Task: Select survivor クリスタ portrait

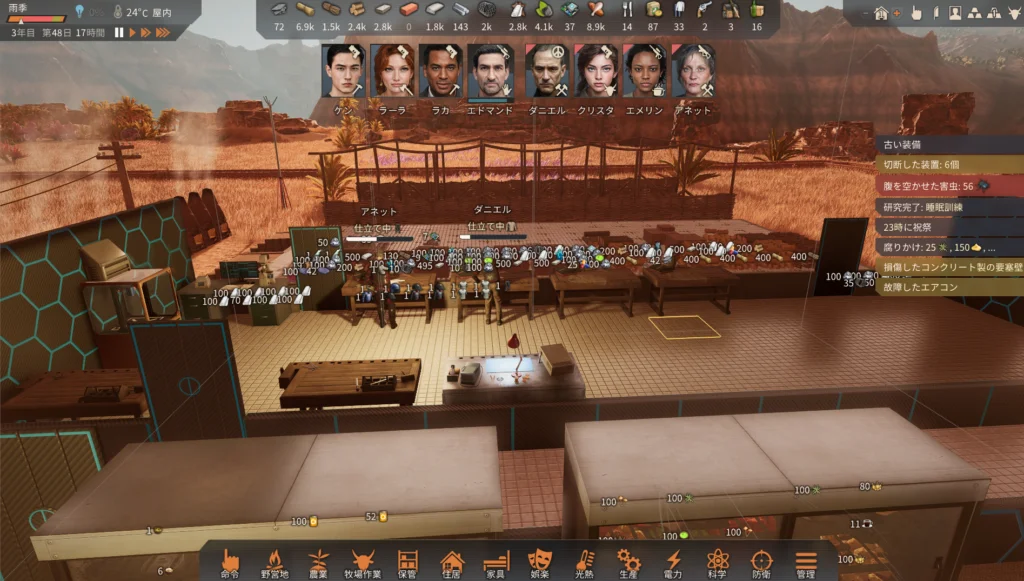Action: (595, 71)
